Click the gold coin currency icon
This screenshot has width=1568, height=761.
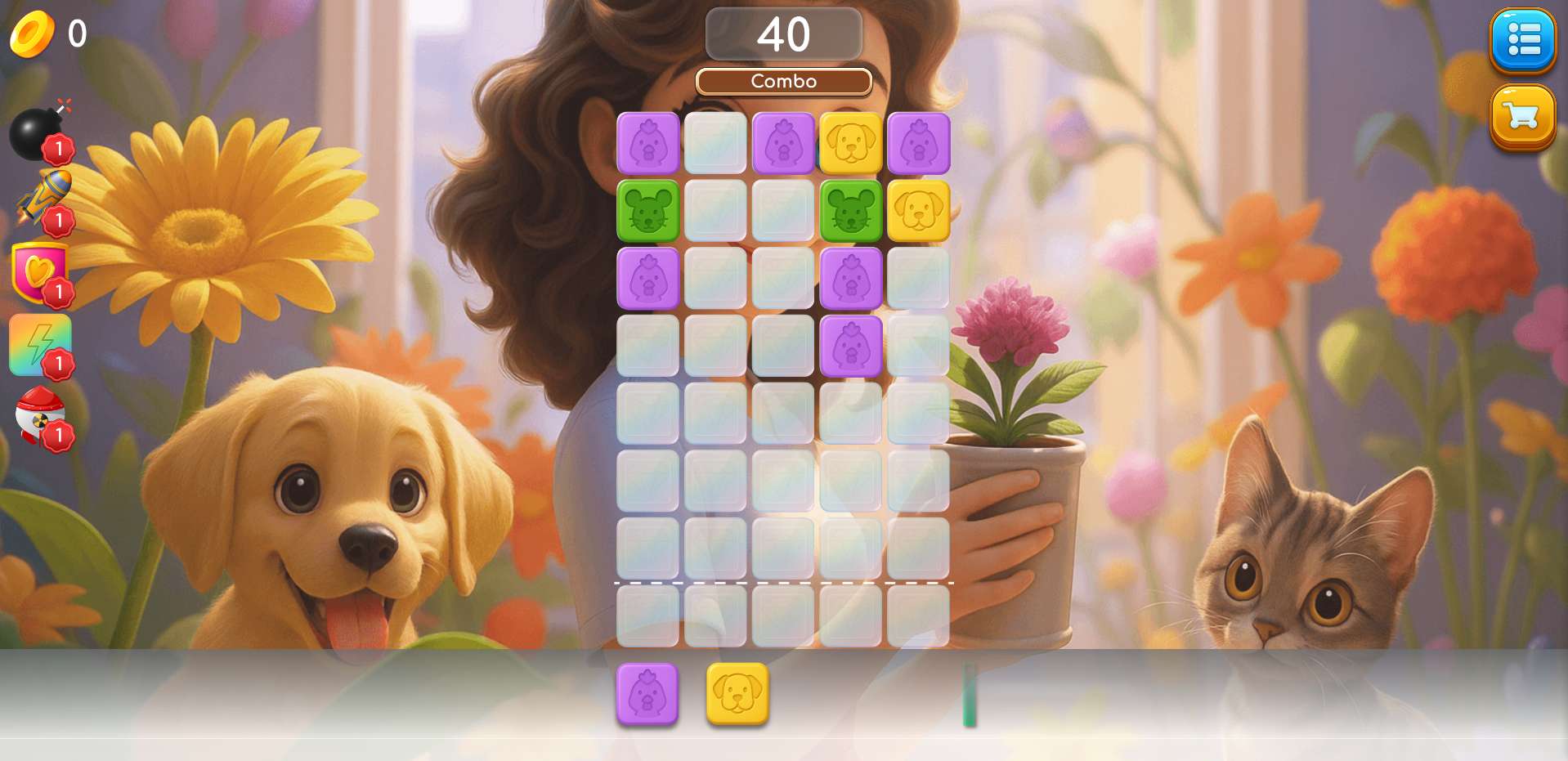[31, 34]
